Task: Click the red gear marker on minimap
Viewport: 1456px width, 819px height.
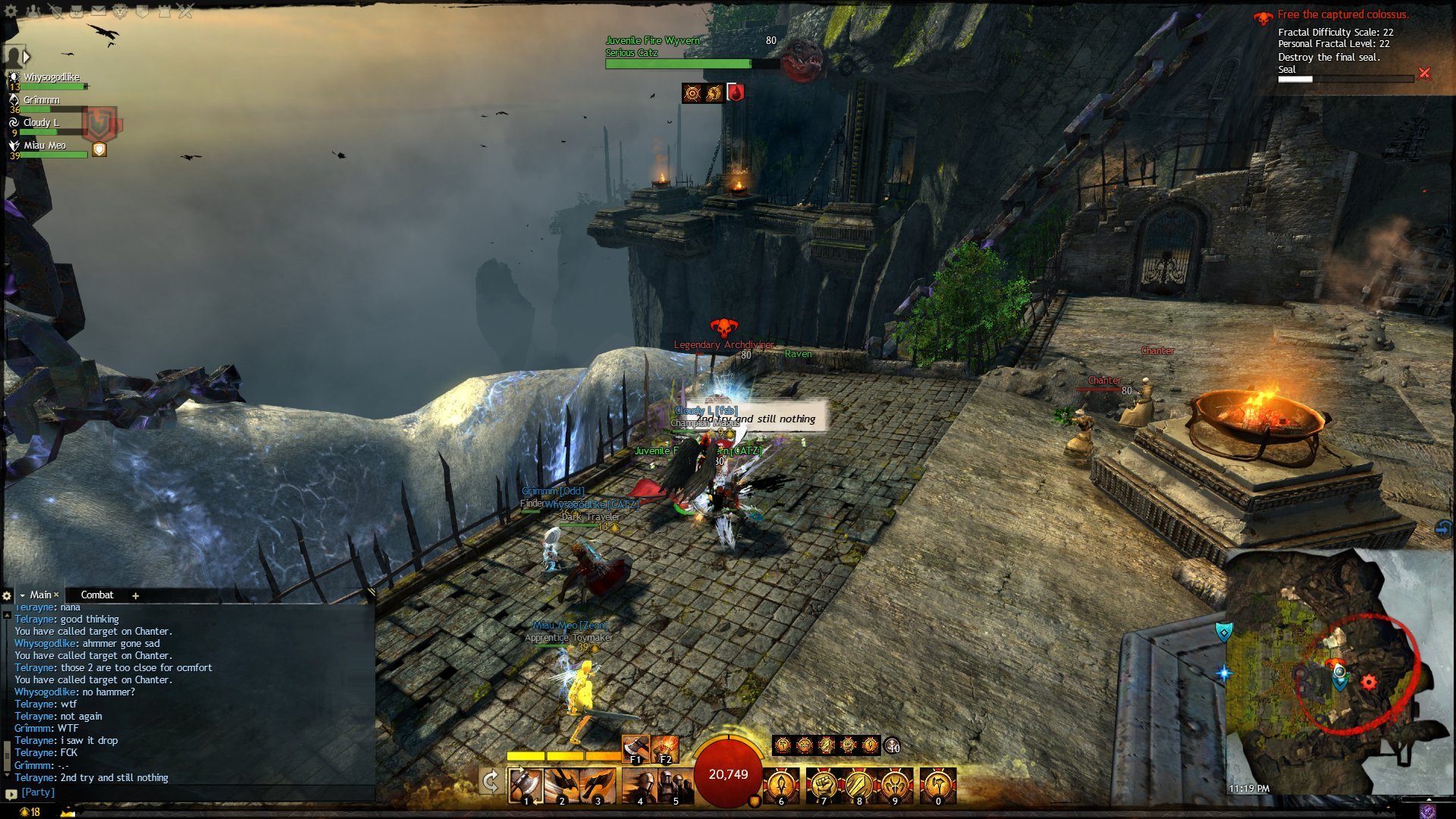Action: pos(1369,682)
